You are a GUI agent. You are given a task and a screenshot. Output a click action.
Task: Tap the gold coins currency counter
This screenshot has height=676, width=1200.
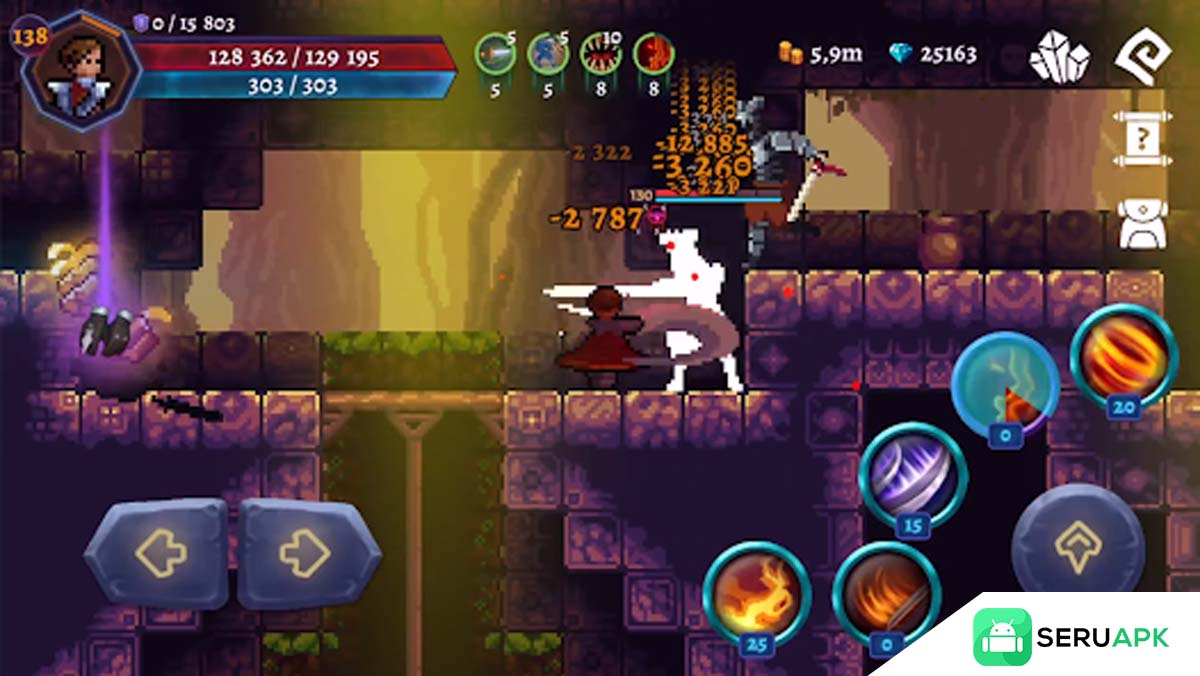coord(821,54)
